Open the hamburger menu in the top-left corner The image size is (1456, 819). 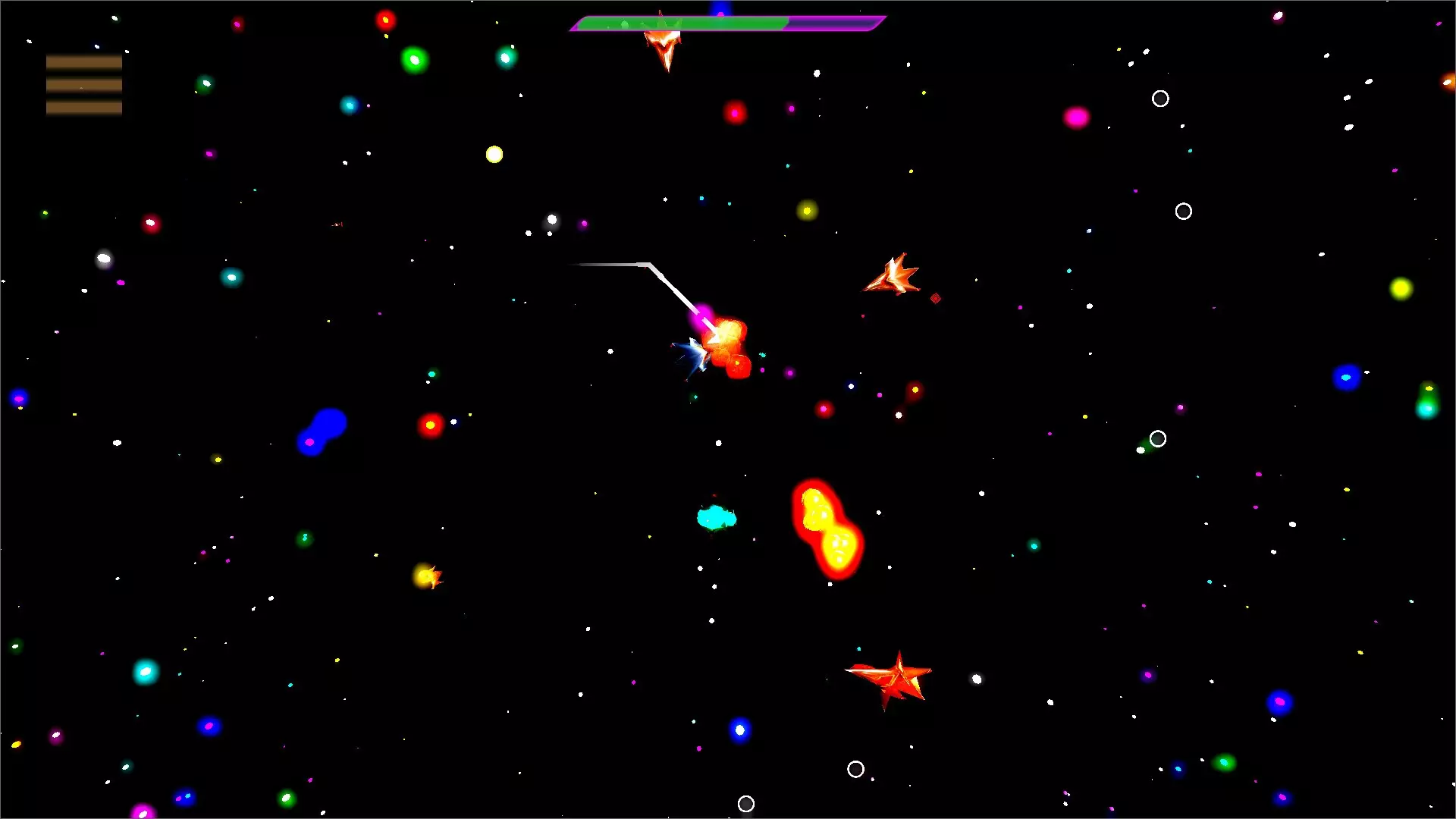point(83,84)
